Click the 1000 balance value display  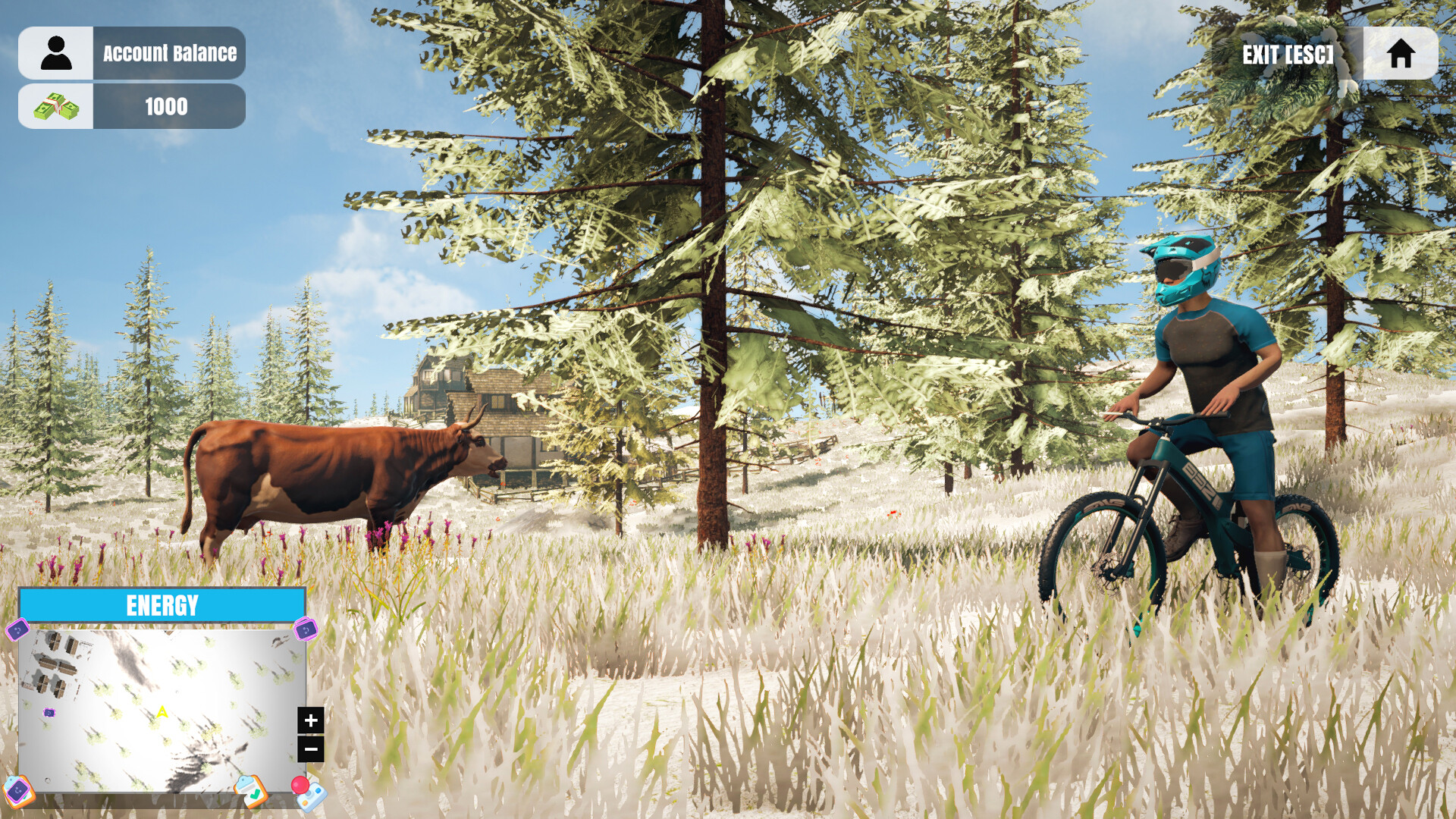coord(165,106)
